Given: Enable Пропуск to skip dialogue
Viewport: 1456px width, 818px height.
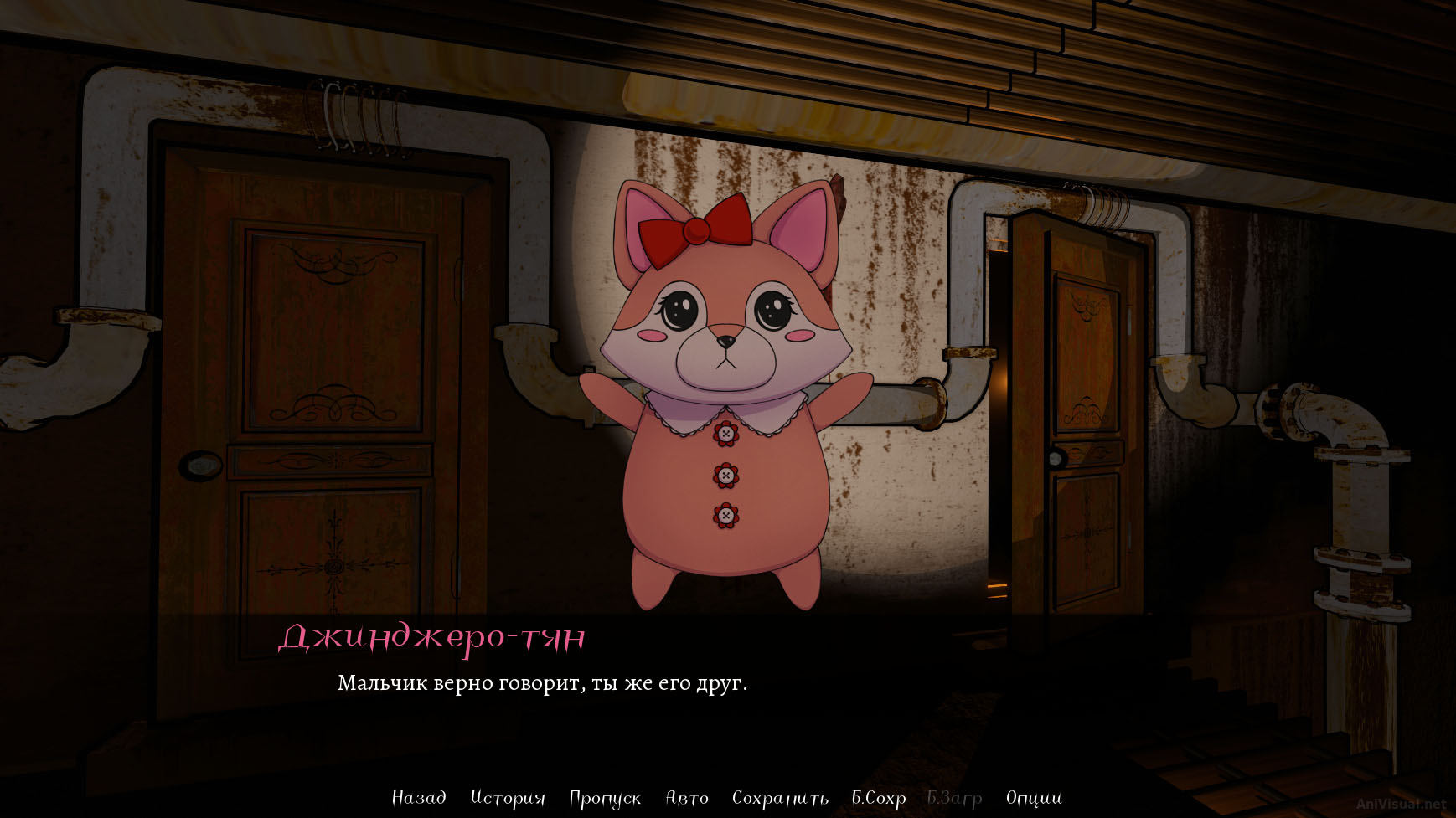Looking at the screenshot, I should (x=604, y=798).
